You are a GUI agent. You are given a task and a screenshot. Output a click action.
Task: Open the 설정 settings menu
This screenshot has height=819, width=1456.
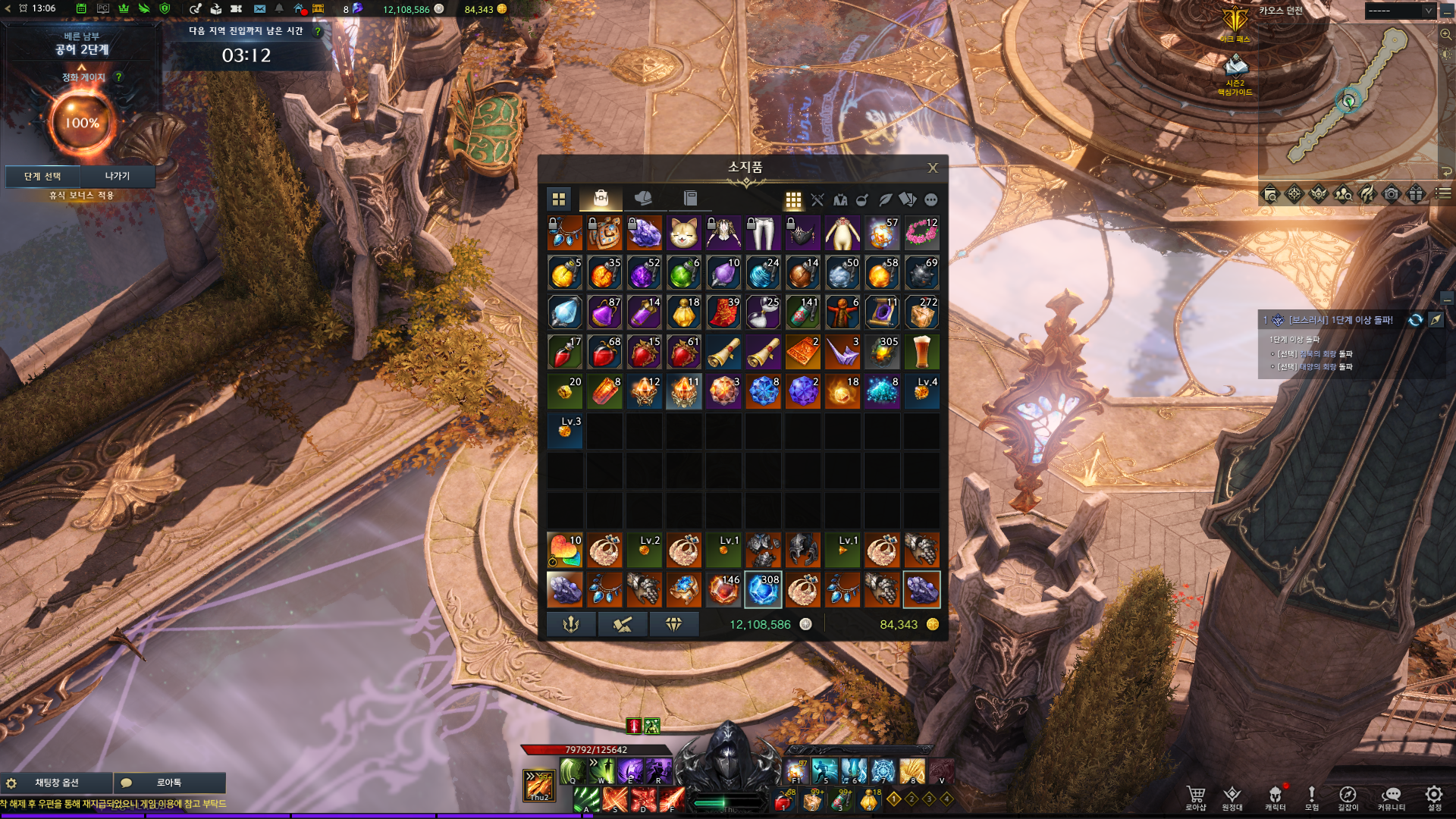tap(1433, 797)
